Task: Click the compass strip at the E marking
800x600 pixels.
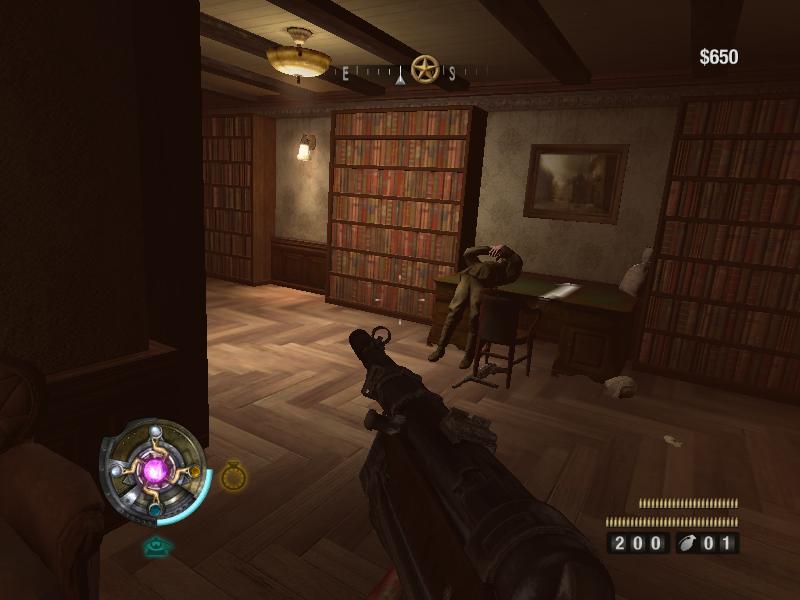Action: [347, 73]
